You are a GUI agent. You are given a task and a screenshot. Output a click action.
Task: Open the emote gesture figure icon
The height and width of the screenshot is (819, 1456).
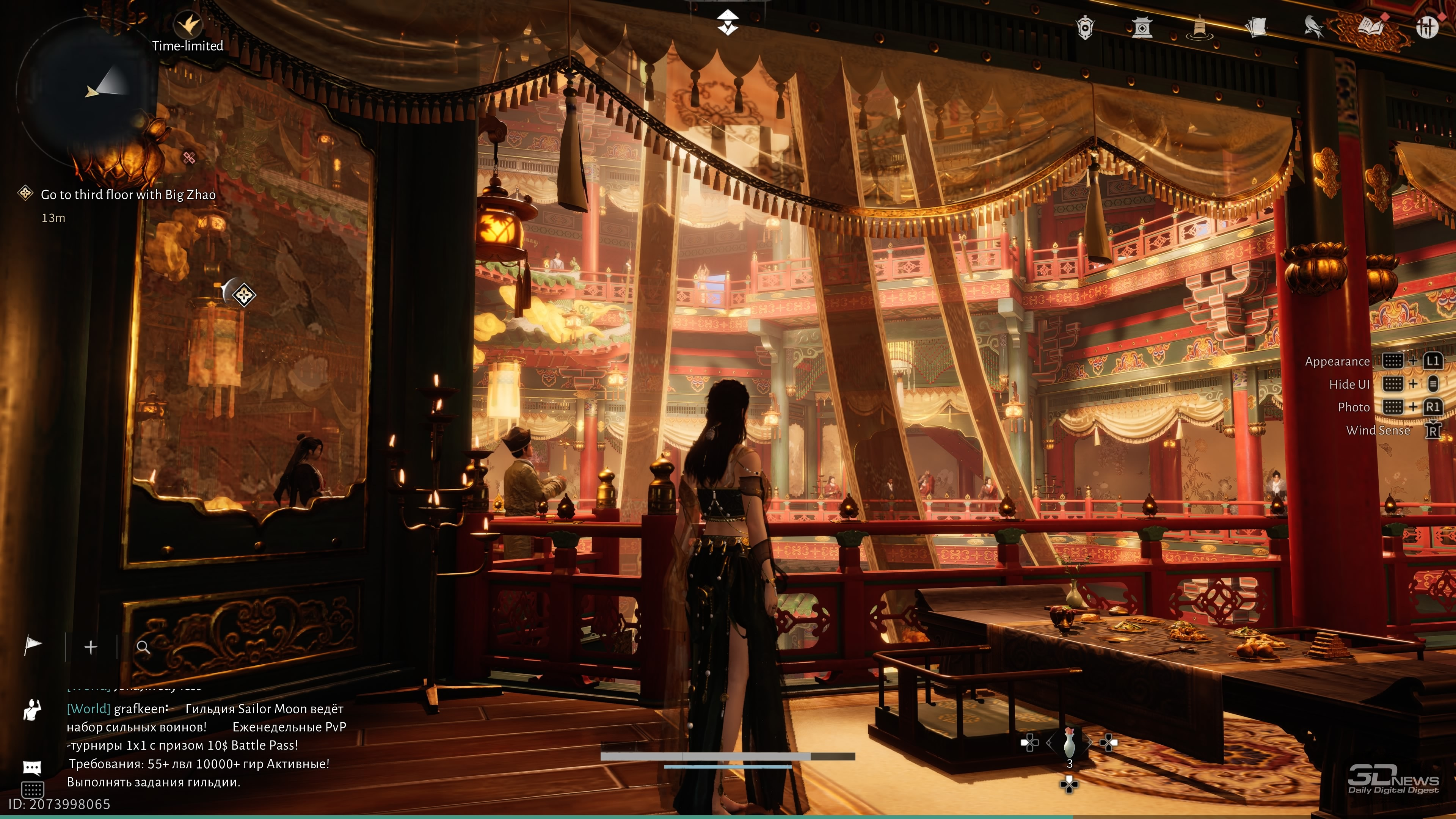click(32, 710)
